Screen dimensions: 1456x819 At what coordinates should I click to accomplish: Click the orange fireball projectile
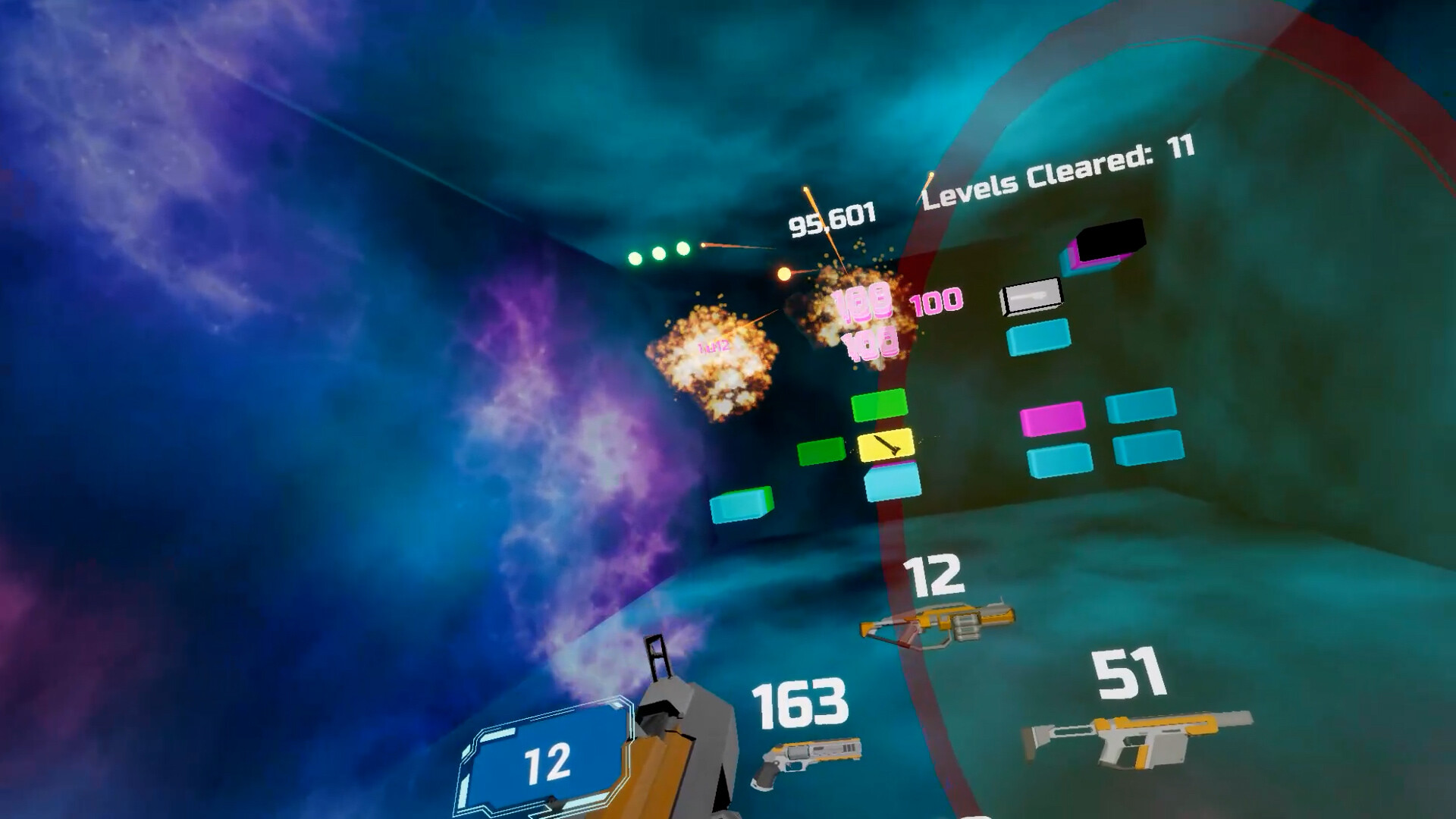point(783,275)
